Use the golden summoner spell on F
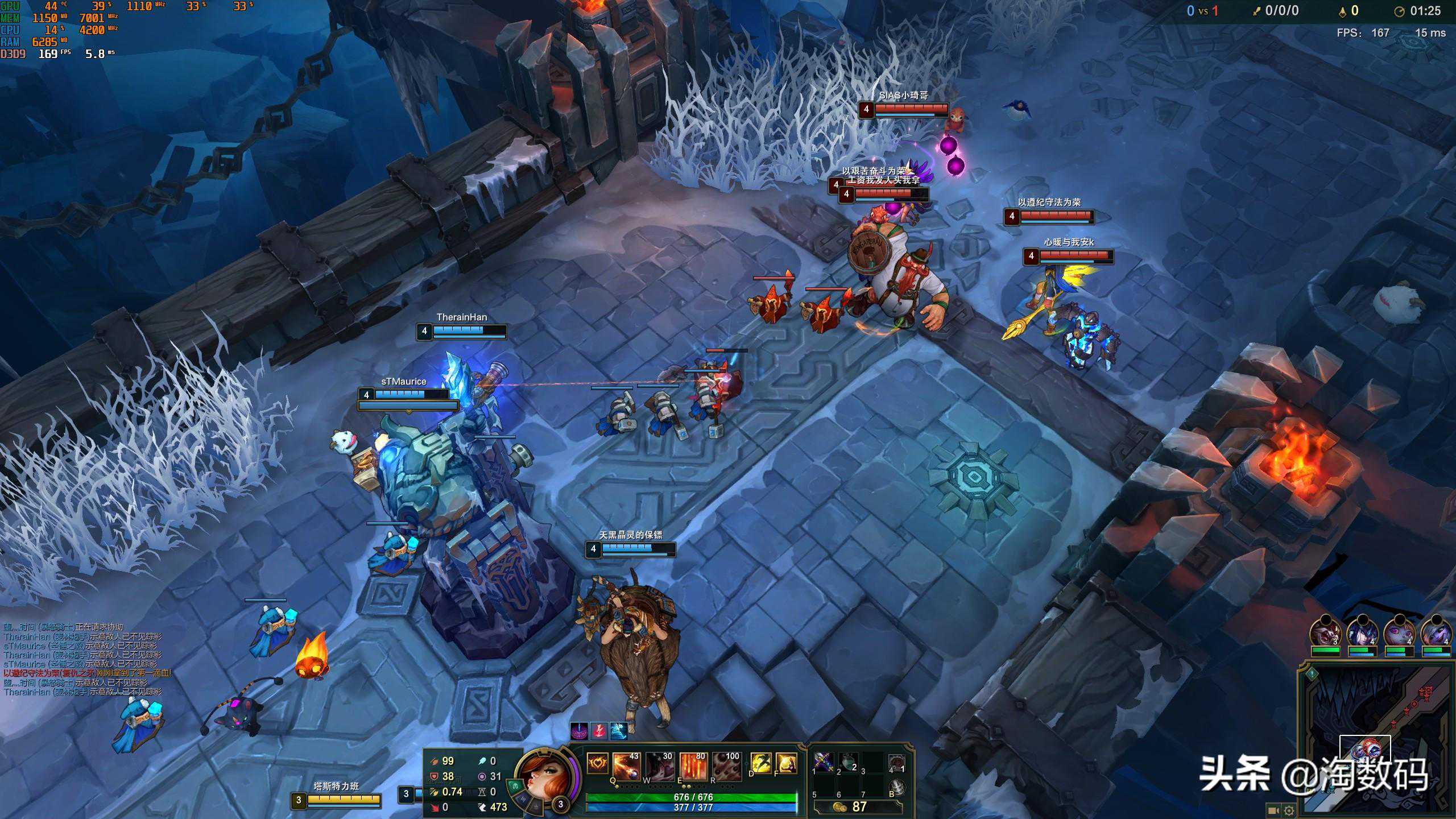The height and width of the screenshot is (819, 1456). (786, 763)
